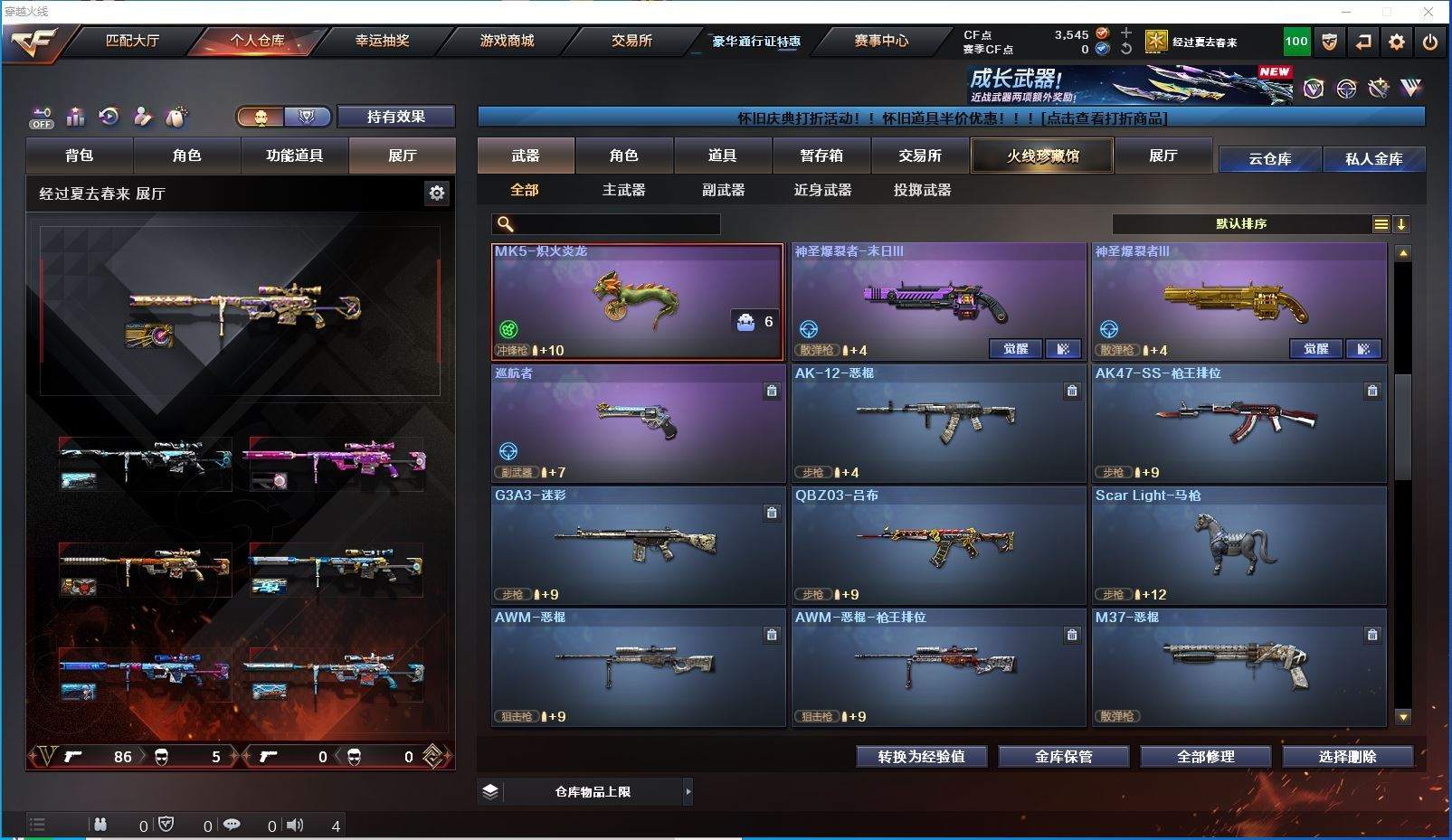
Task: Filter by 近身武器 melee weapons
Action: (x=822, y=190)
